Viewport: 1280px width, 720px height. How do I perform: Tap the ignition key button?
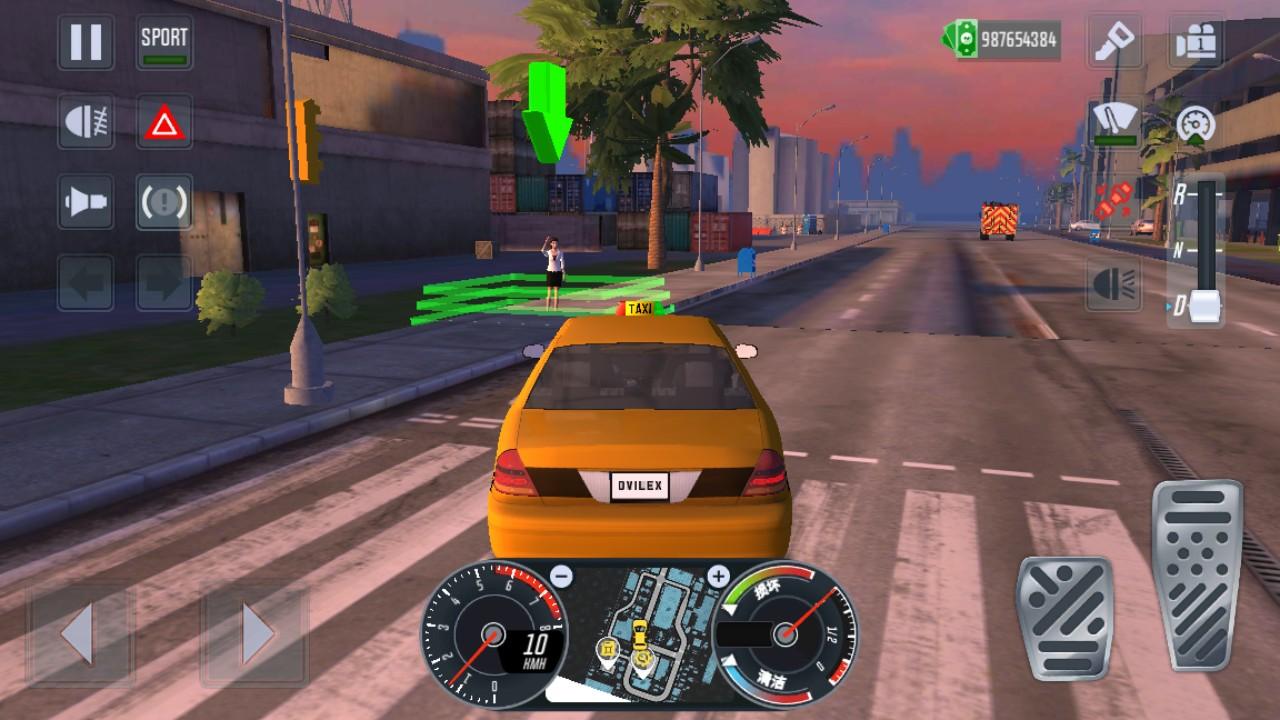pyautogui.click(x=1115, y=42)
